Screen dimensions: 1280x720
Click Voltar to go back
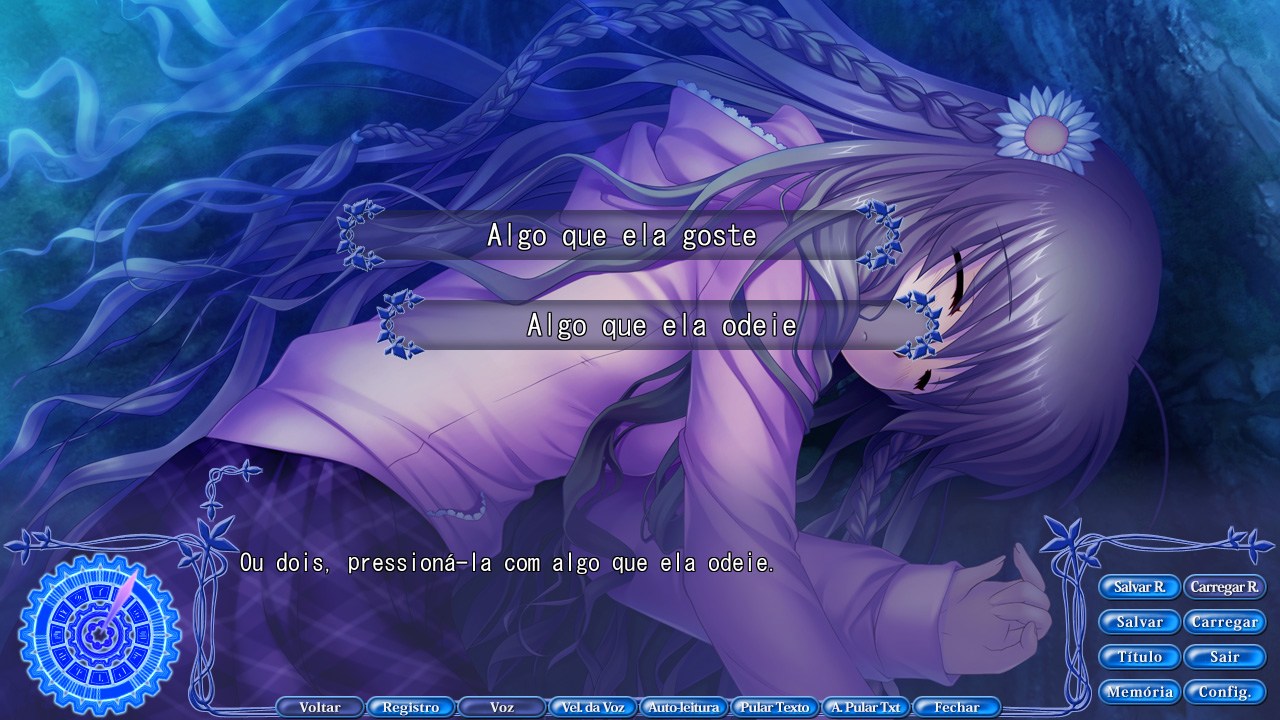tap(319, 706)
